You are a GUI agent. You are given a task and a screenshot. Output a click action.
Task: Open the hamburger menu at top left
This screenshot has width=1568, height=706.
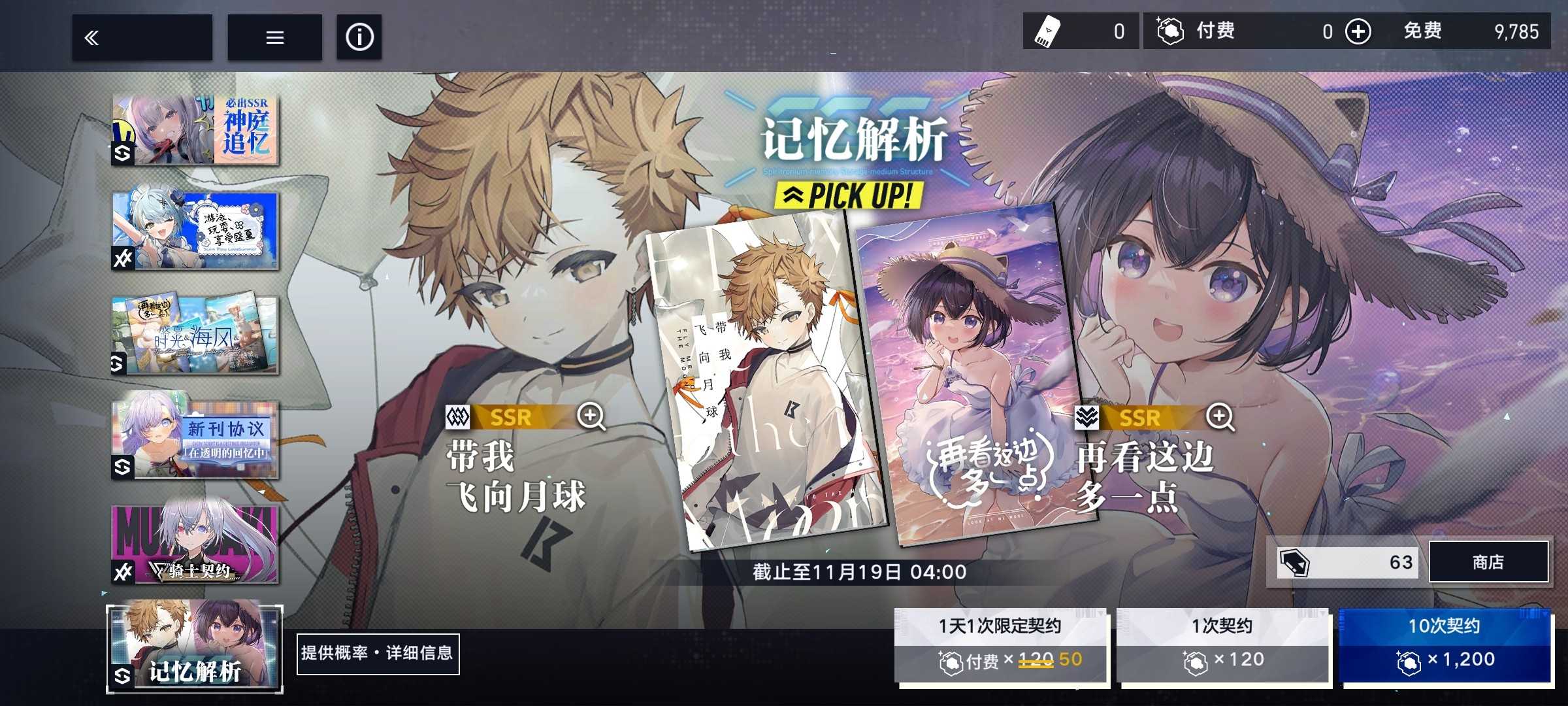pyautogui.click(x=274, y=37)
